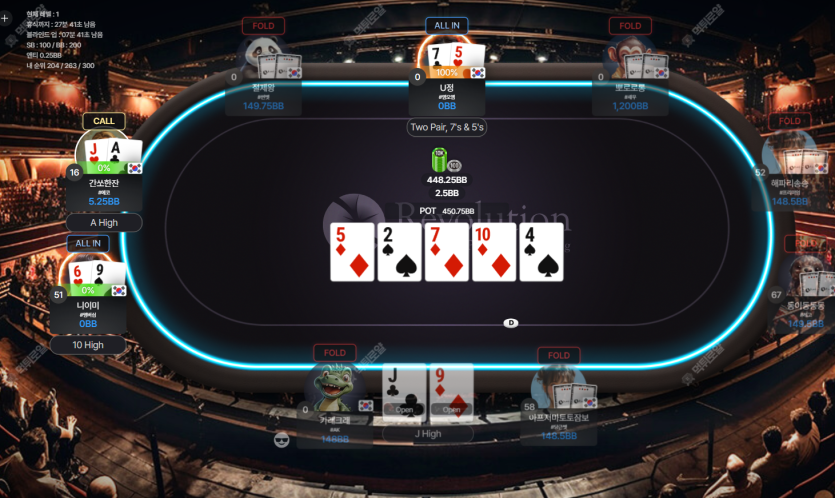Select the player holding Jack and Ace

coord(103,158)
